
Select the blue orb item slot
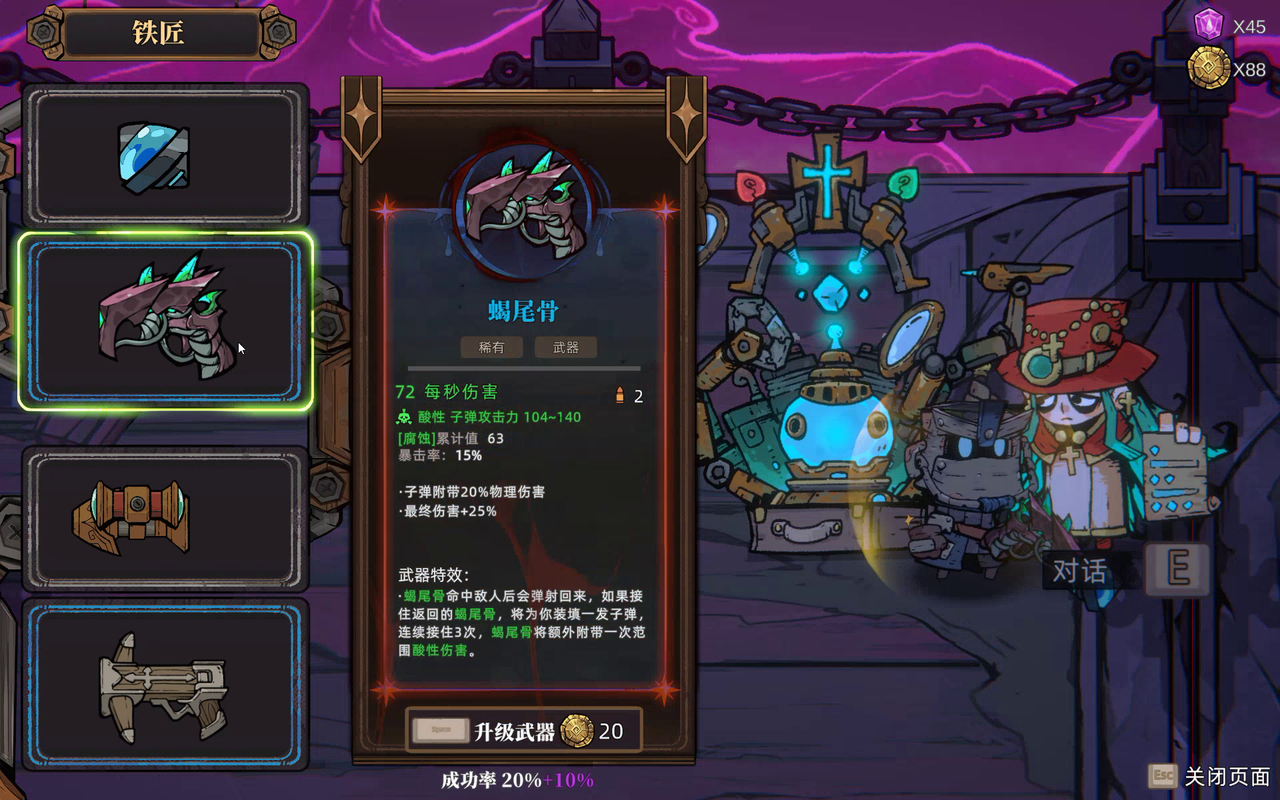tap(165, 156)
